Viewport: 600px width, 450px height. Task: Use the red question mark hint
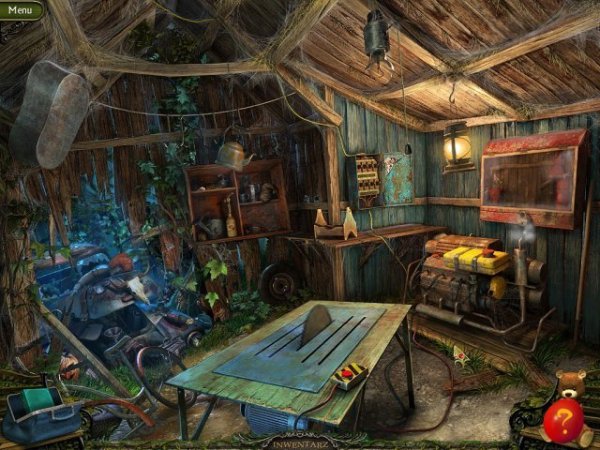coord(564,421)
